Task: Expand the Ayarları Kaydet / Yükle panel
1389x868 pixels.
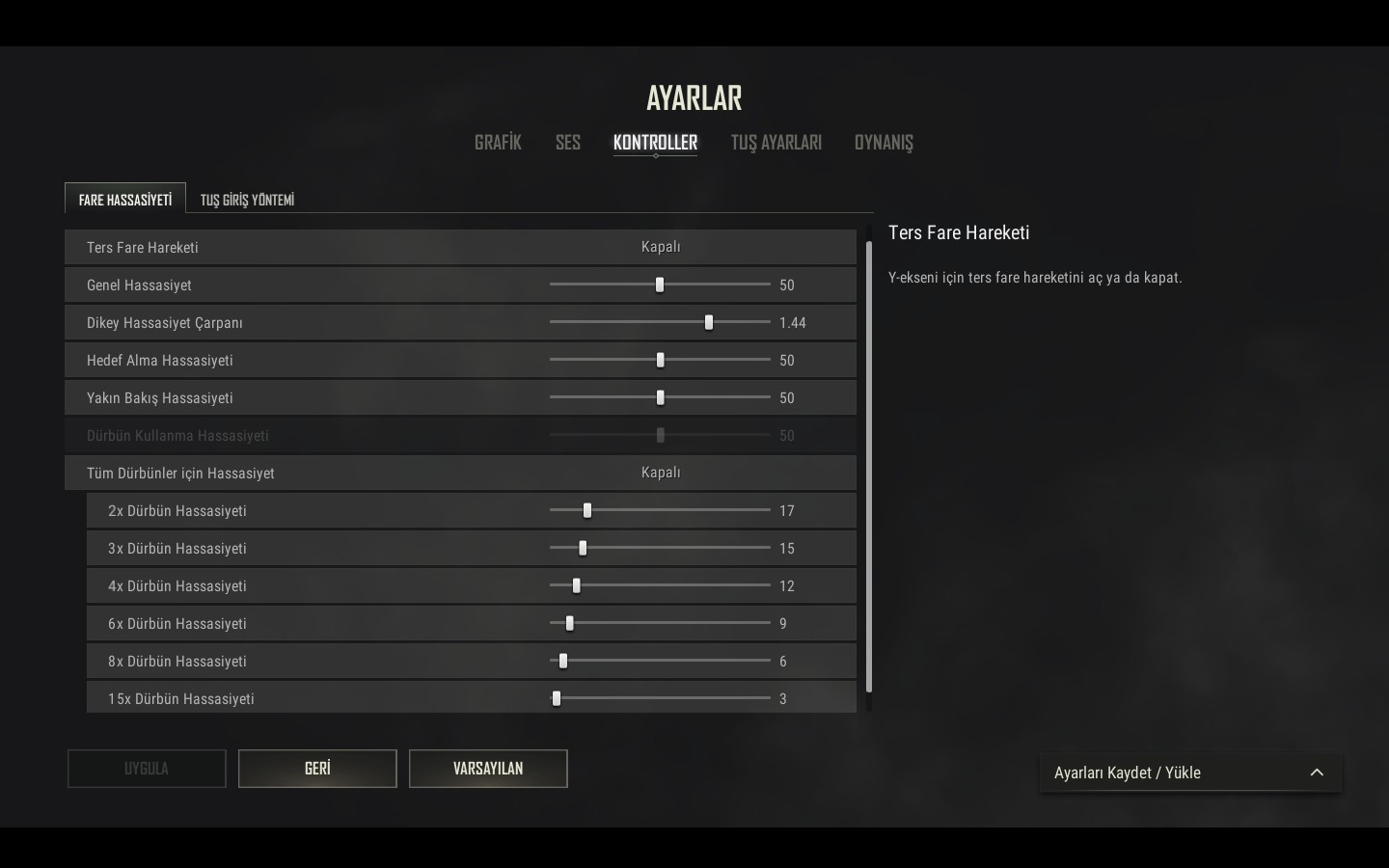Action: tap(1190, 773)
